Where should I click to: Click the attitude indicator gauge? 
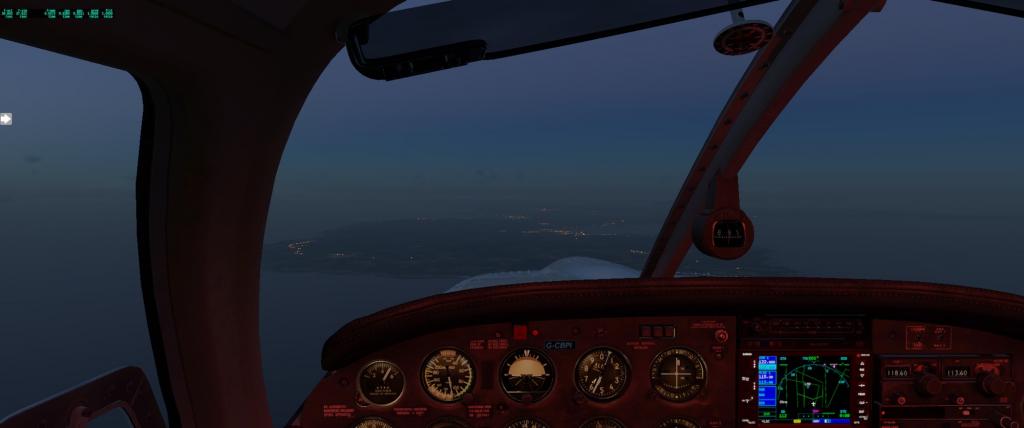pos(526,375)
